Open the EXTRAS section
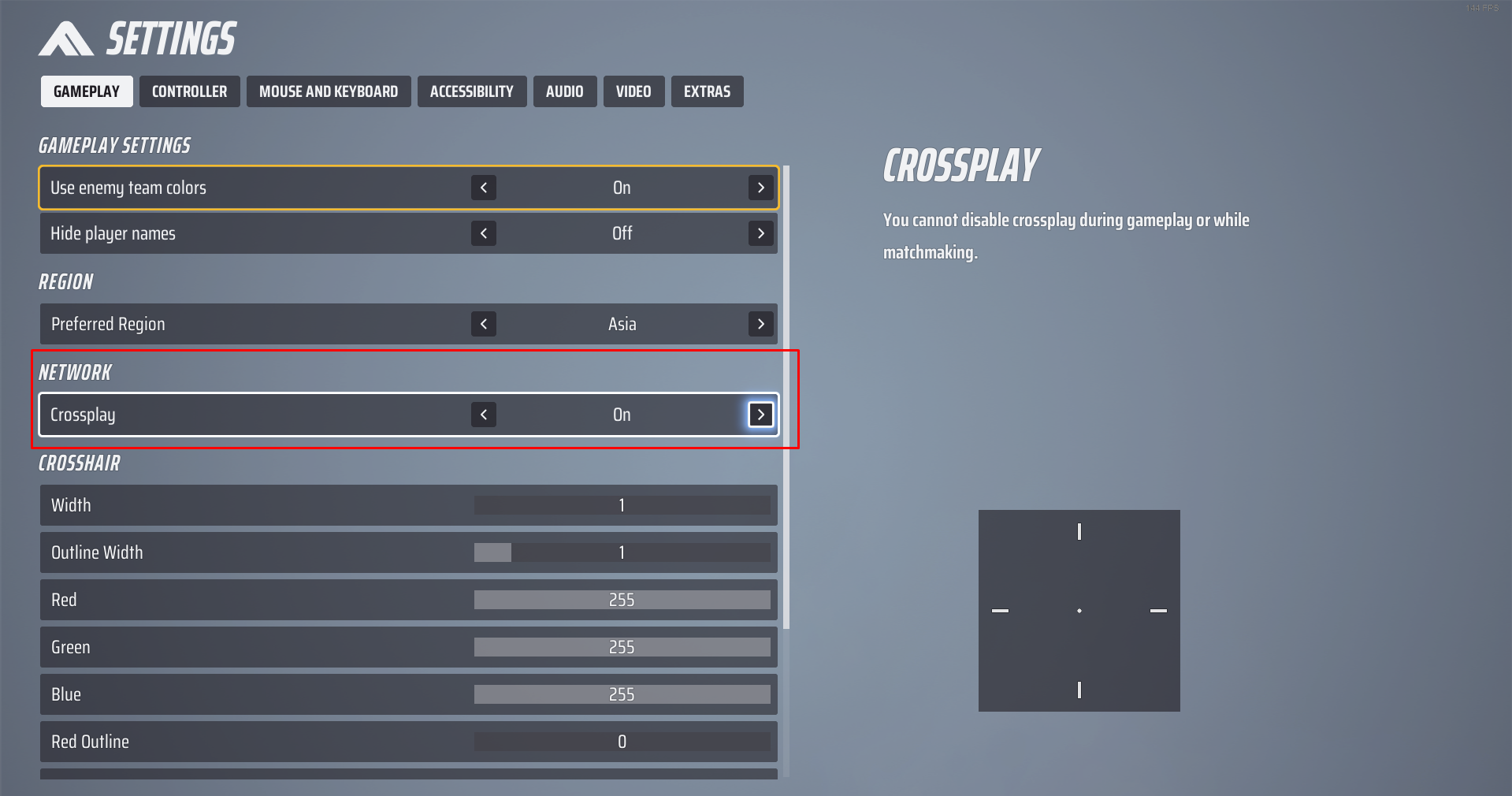This screenshot has height=796, width=1512. tap(707, 91)
